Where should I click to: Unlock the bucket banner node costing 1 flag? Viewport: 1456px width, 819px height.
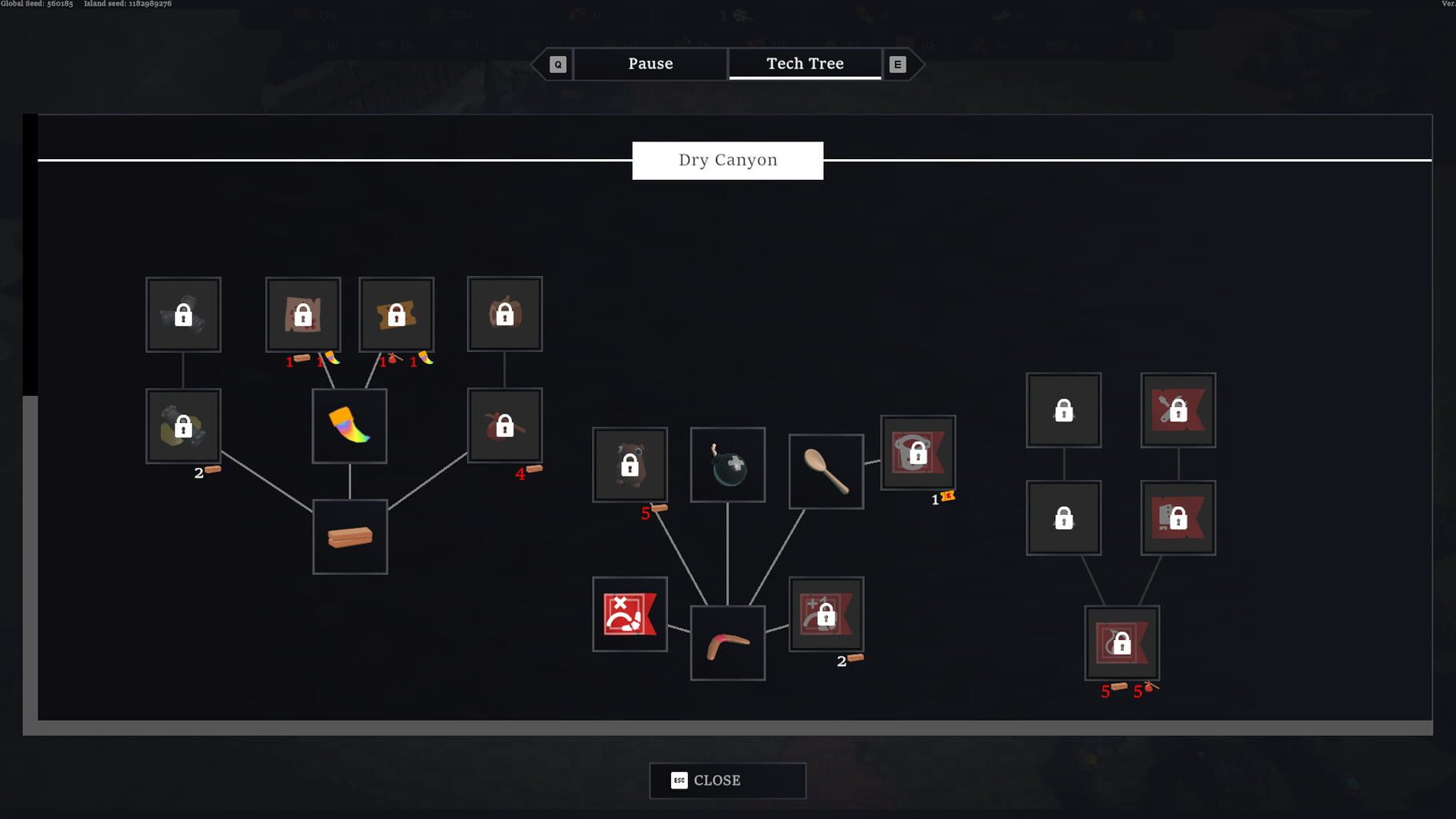click(918, 454)
